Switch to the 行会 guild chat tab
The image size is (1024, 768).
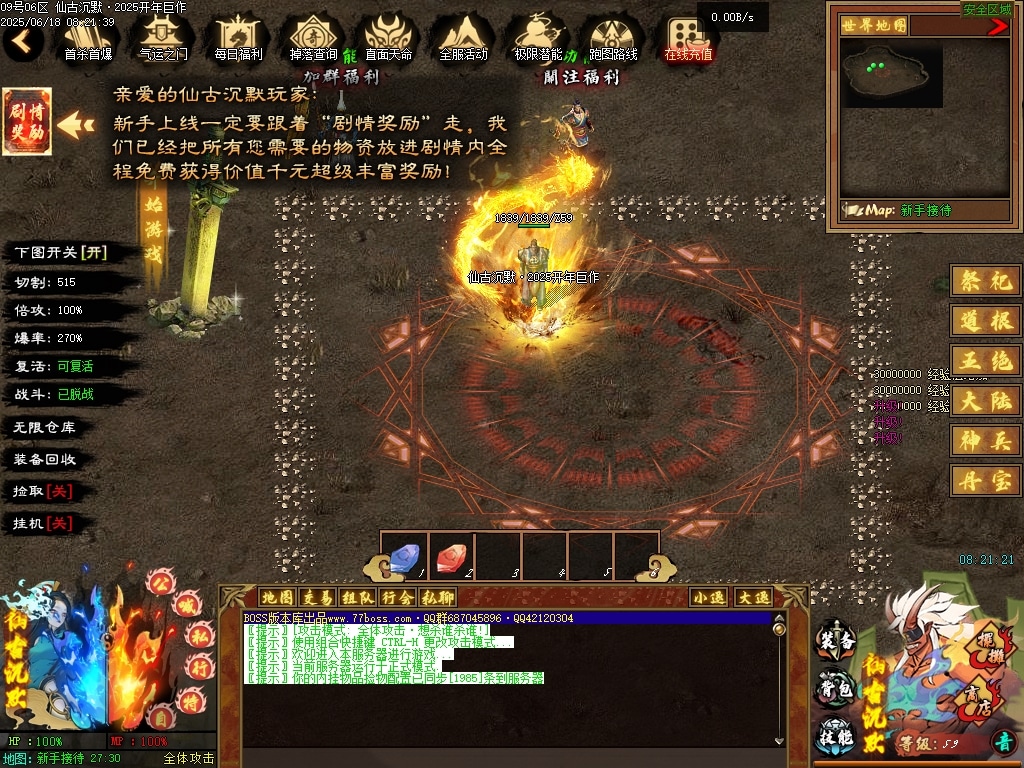[396, 597]
